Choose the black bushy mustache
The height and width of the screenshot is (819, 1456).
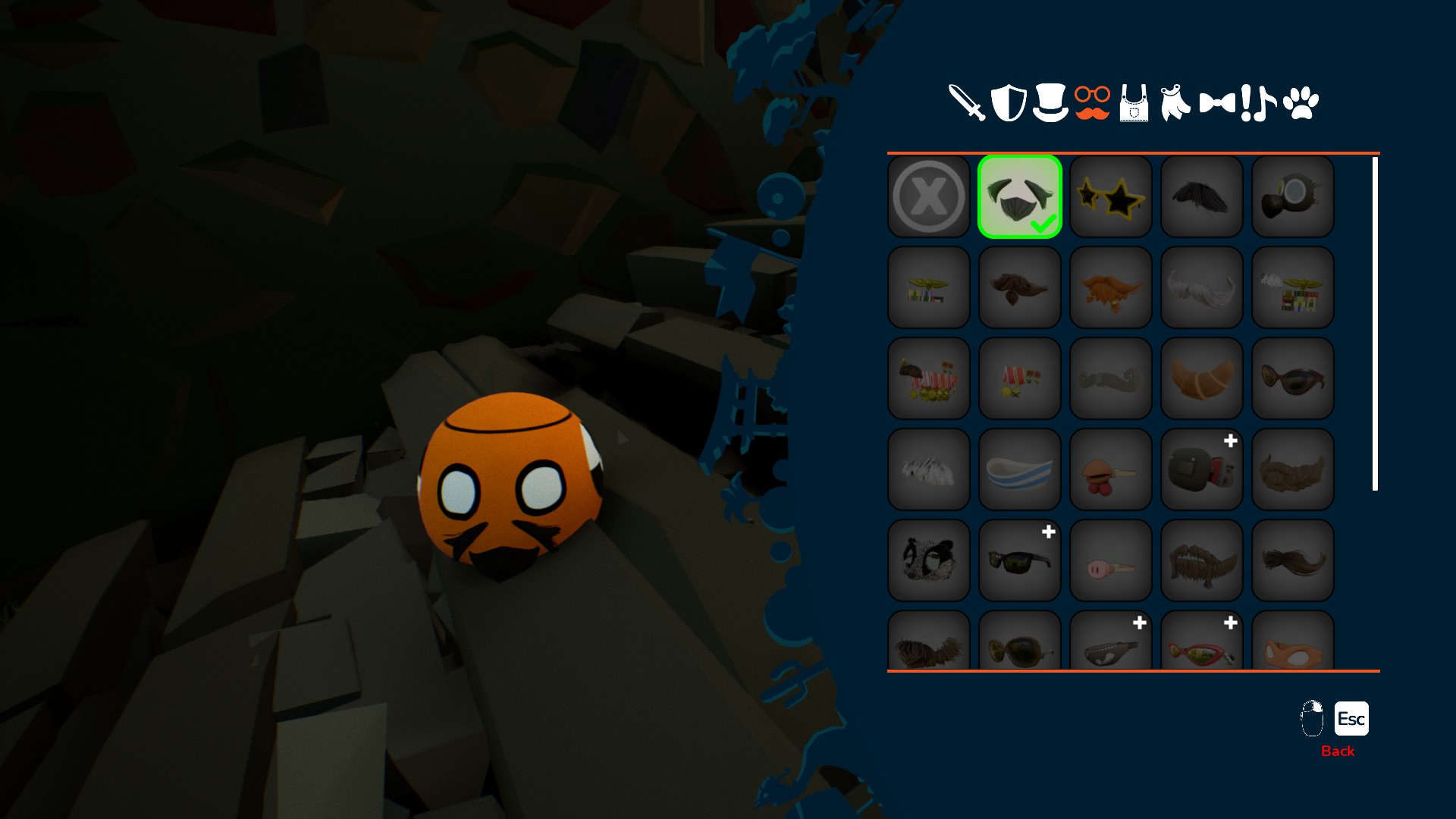pos(1202,196)
